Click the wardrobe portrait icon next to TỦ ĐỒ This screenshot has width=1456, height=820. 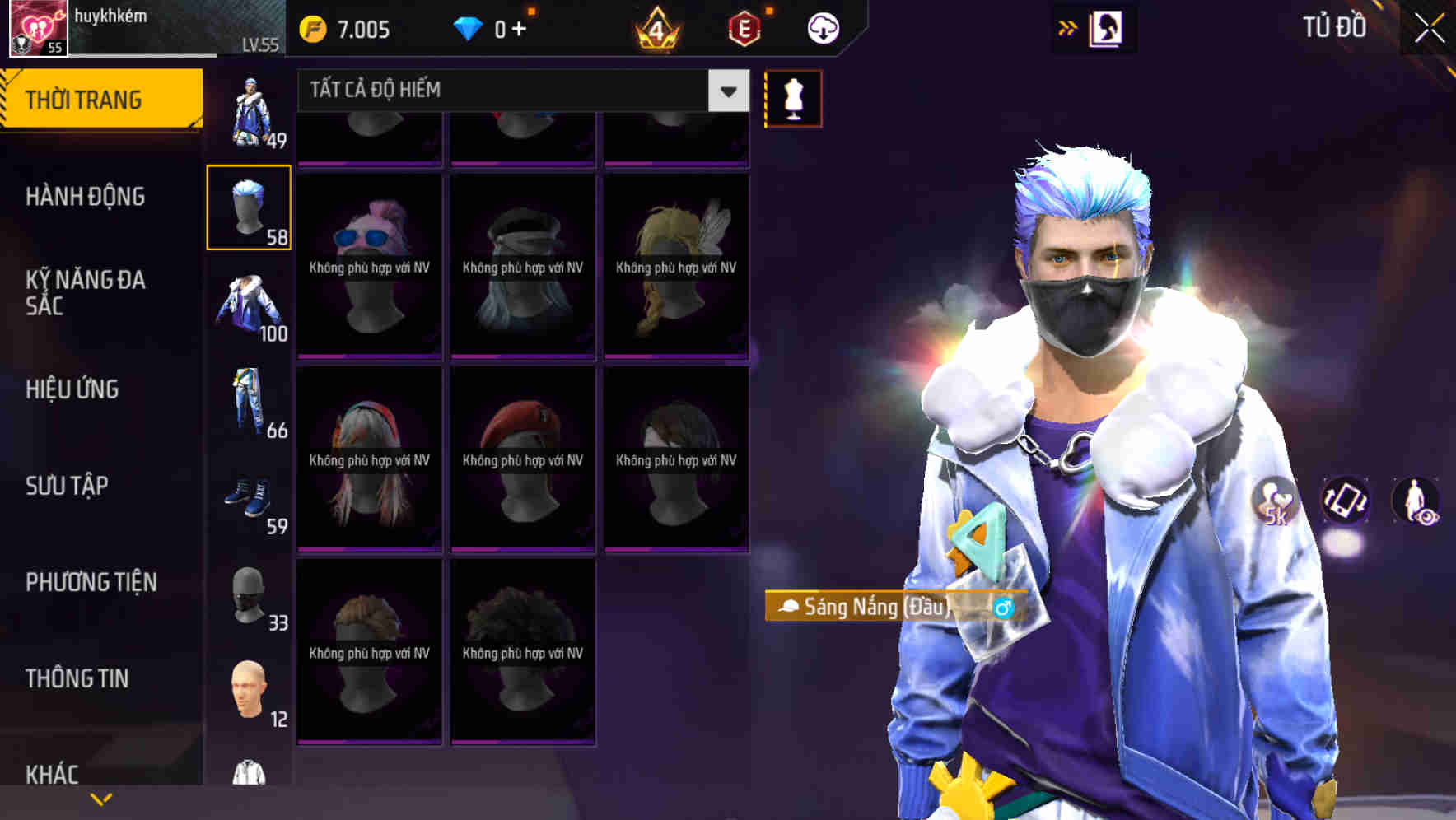[1106, 27]
